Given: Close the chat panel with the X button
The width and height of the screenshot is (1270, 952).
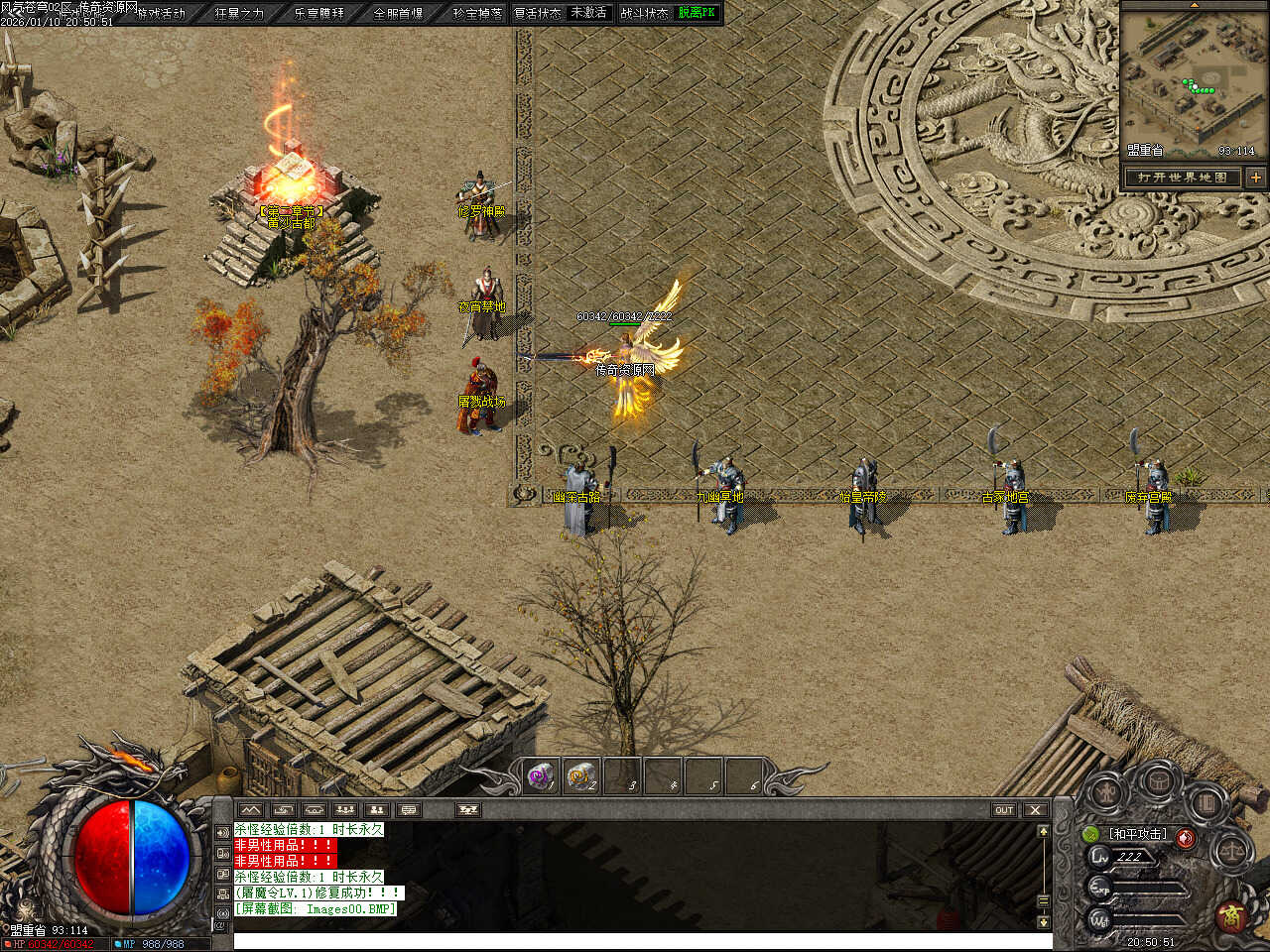Looking at the screenshot, I should coord(1035,810).
